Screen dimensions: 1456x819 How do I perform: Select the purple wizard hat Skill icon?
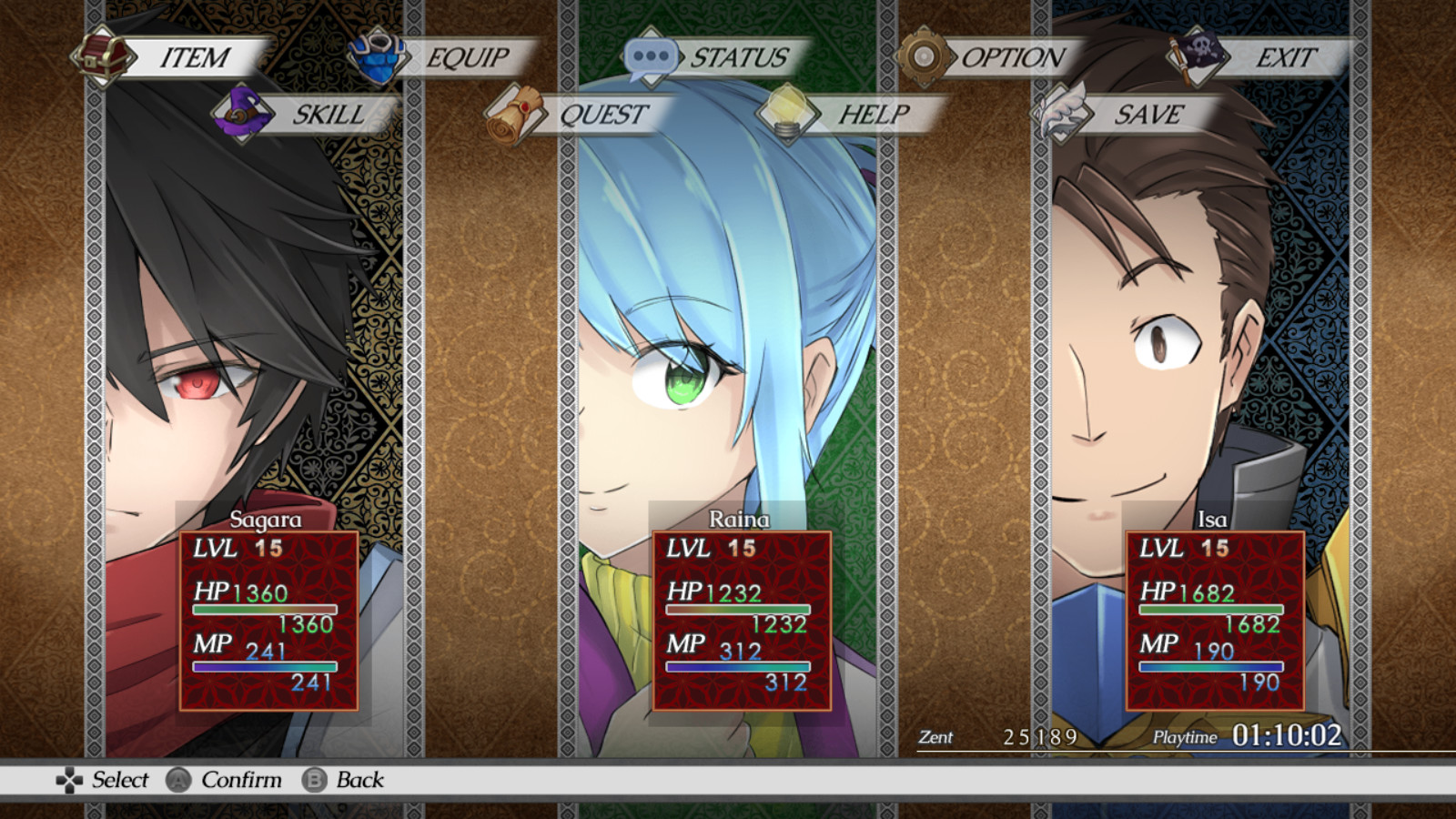[243, 113]
